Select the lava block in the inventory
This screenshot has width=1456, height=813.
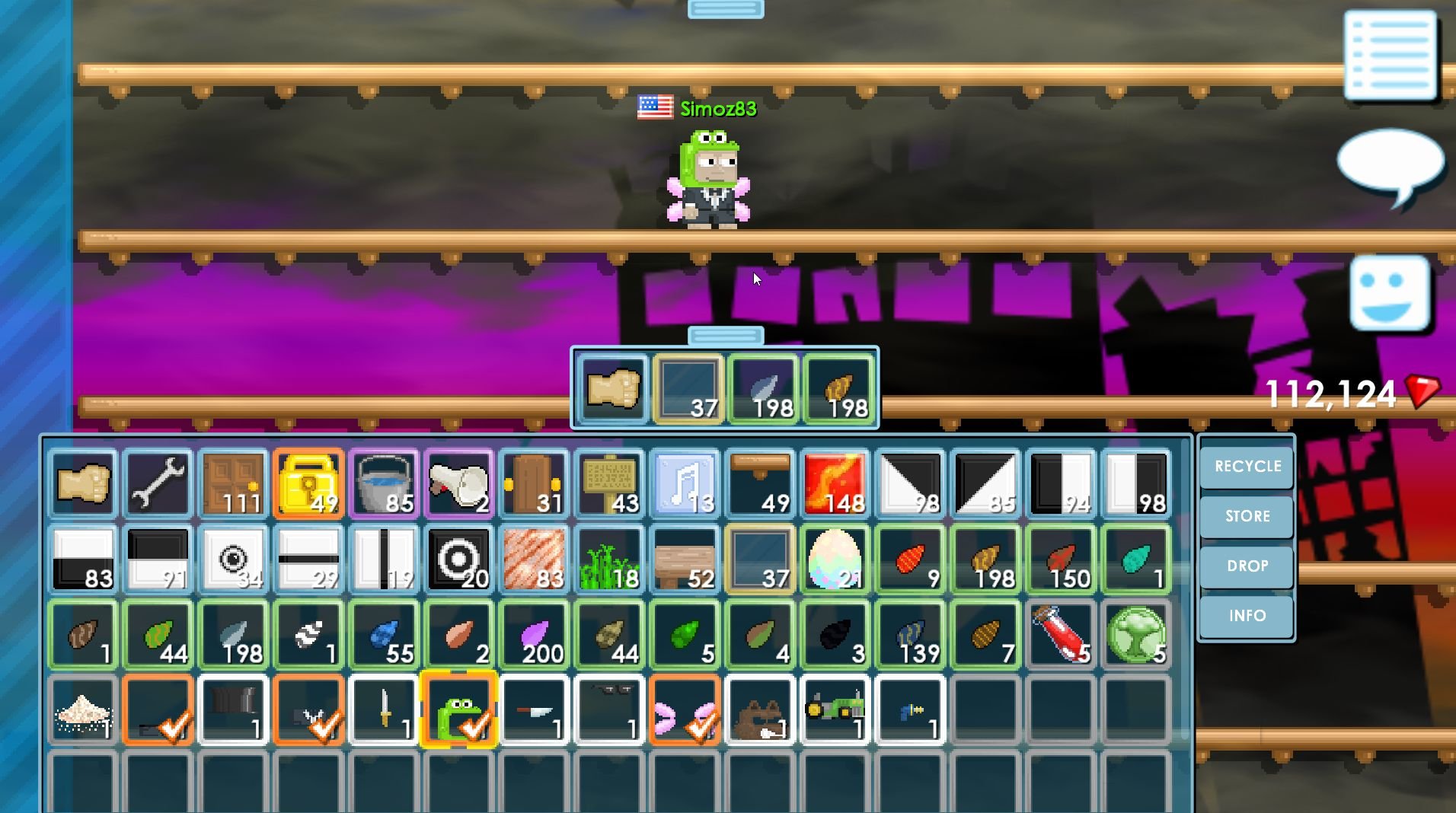click(x=835, y=482)
